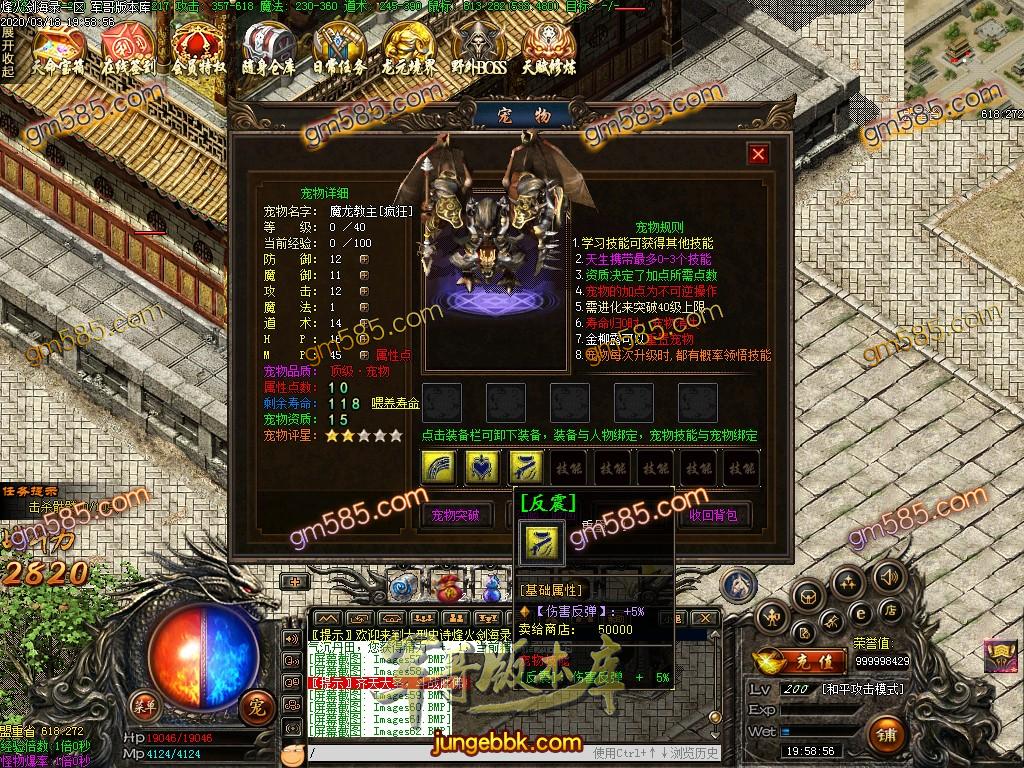Close the pet window with the red X

tap(758, 154)
